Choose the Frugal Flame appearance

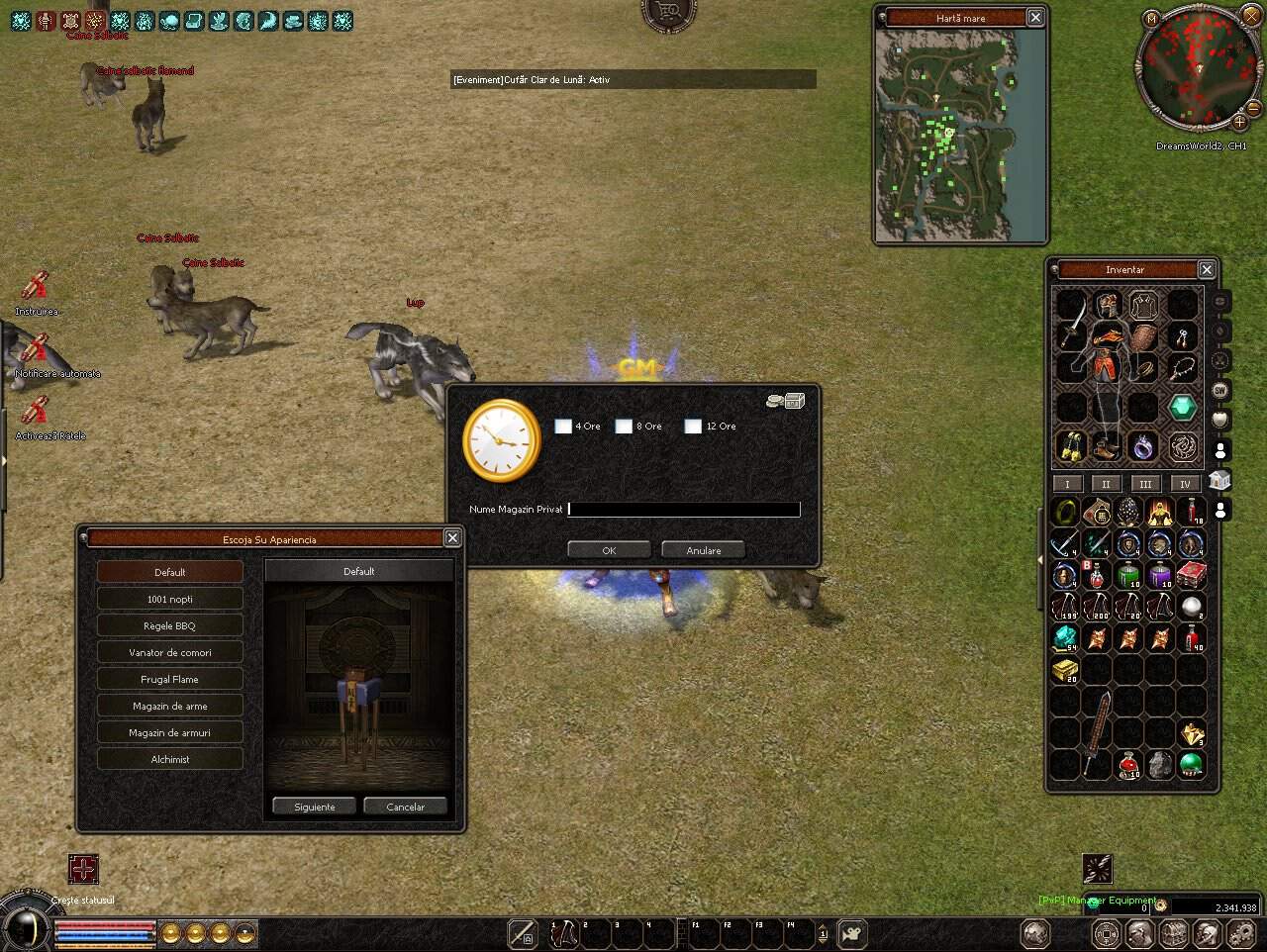[169, 679]
